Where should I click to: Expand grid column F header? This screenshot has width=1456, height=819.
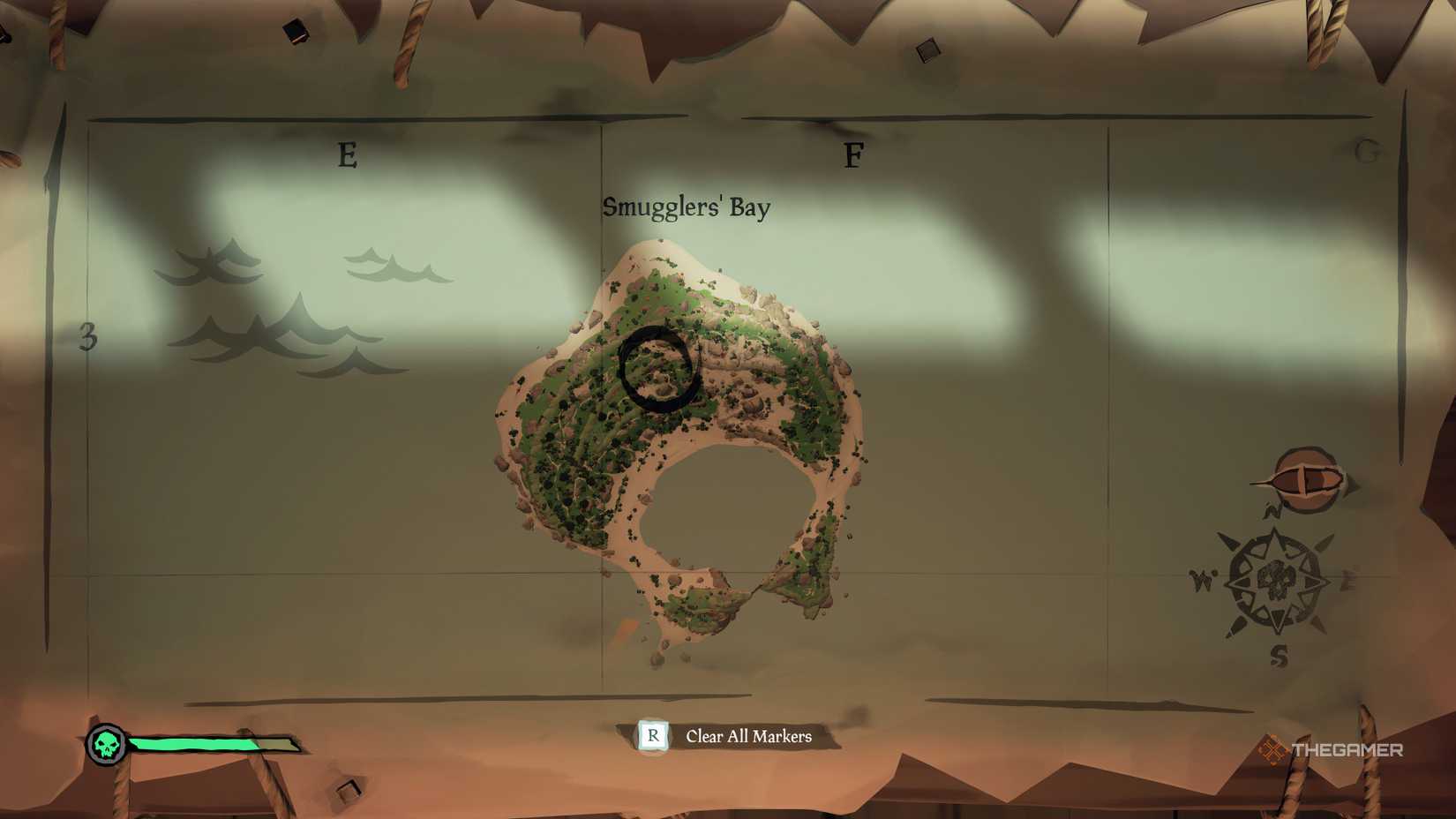[852, 155]
